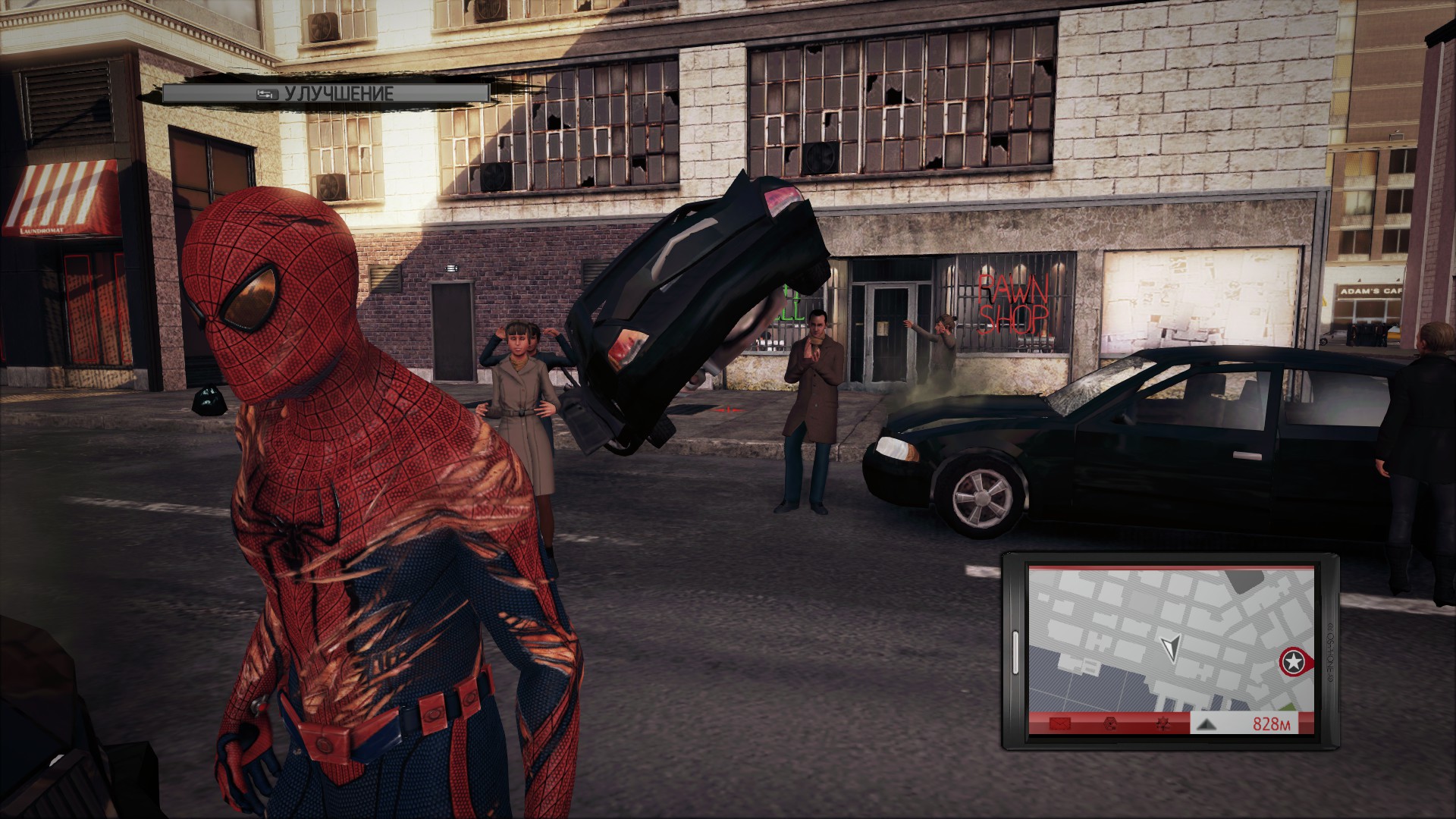Expand the minimap with the up arrow
Screen dimensions: 1456x819
tap(1207, 724)
